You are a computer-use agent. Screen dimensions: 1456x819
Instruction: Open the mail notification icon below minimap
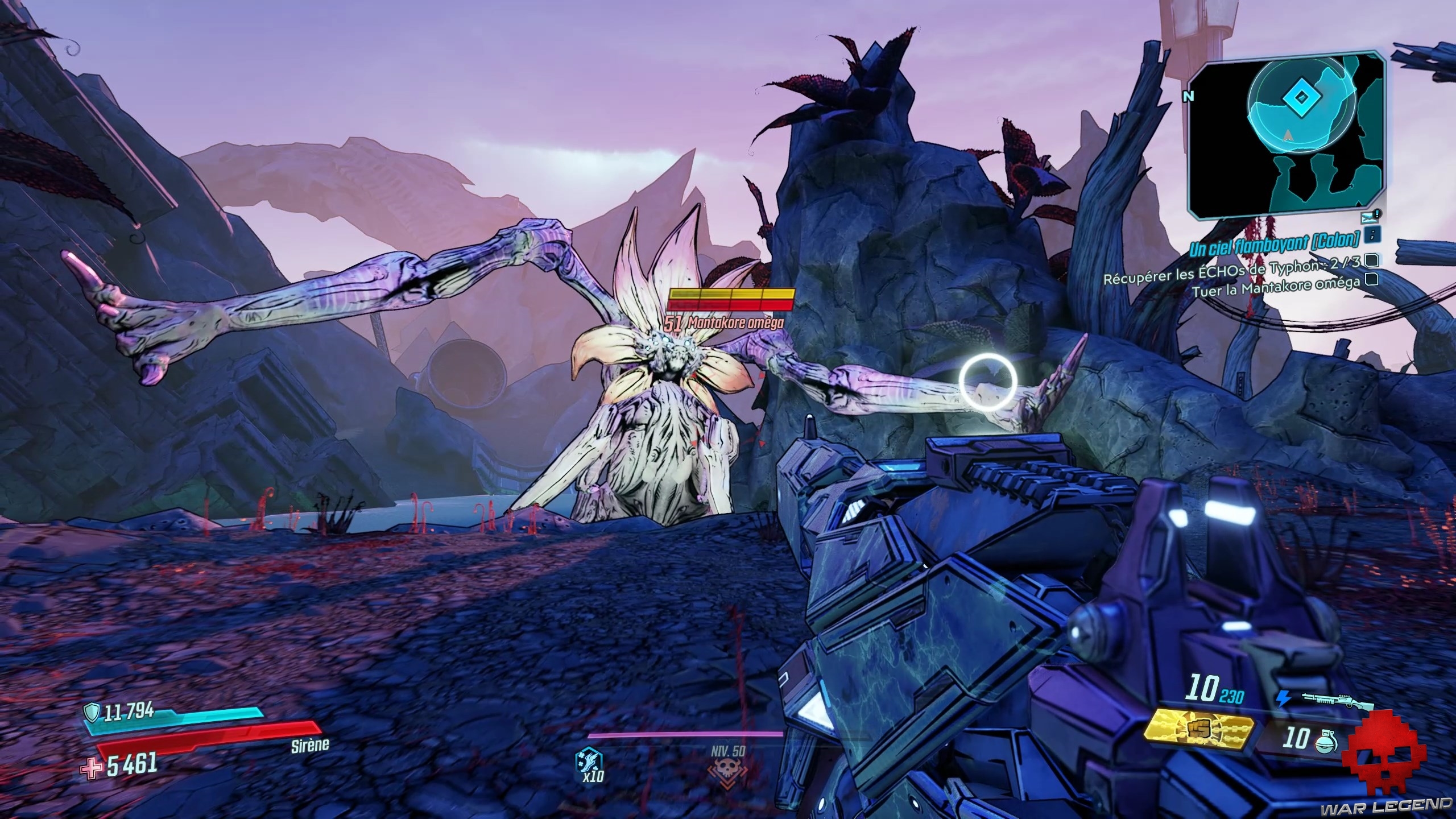click(1366, 217)
